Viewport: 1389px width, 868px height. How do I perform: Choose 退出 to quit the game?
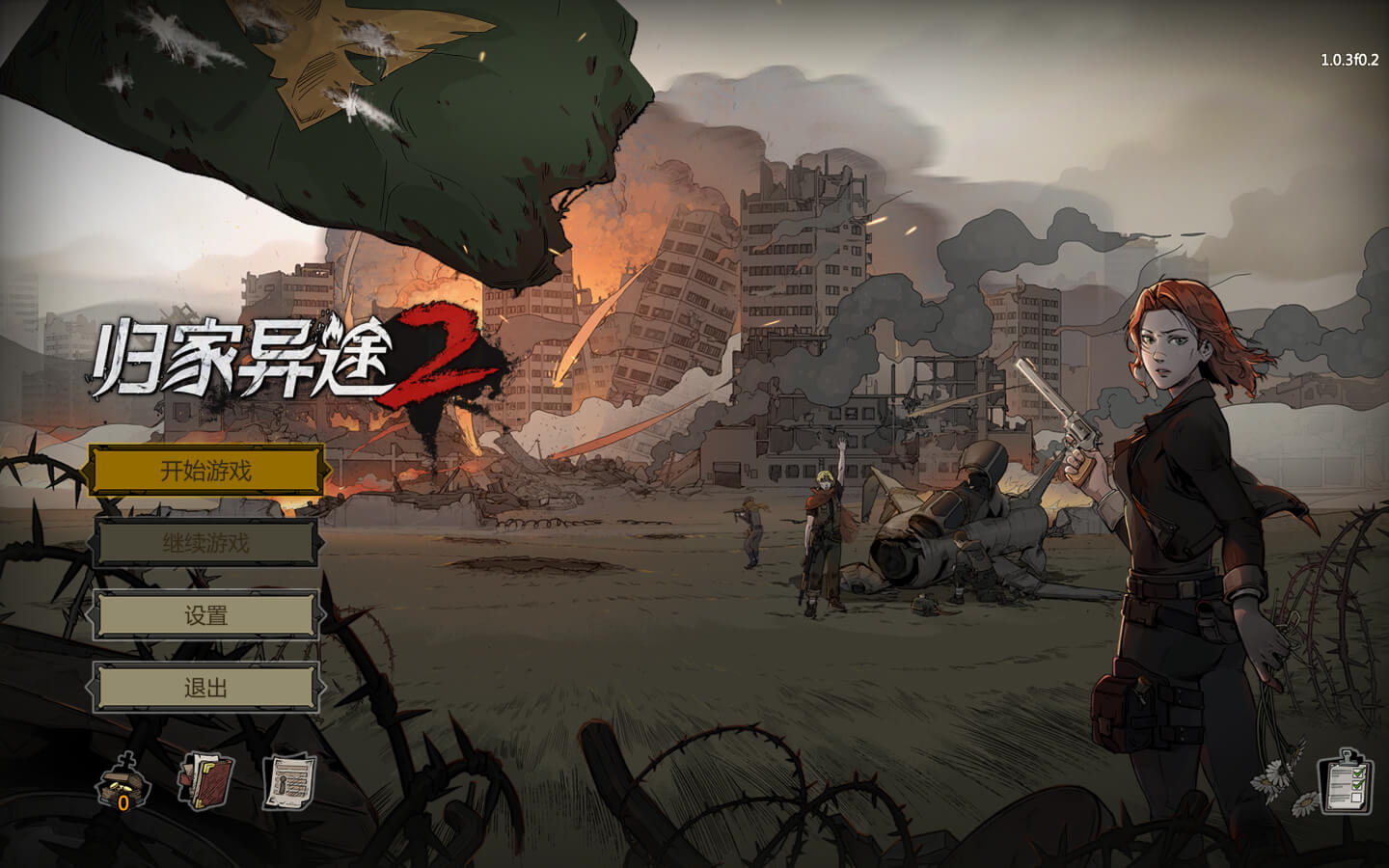click(x=205, y=688)
